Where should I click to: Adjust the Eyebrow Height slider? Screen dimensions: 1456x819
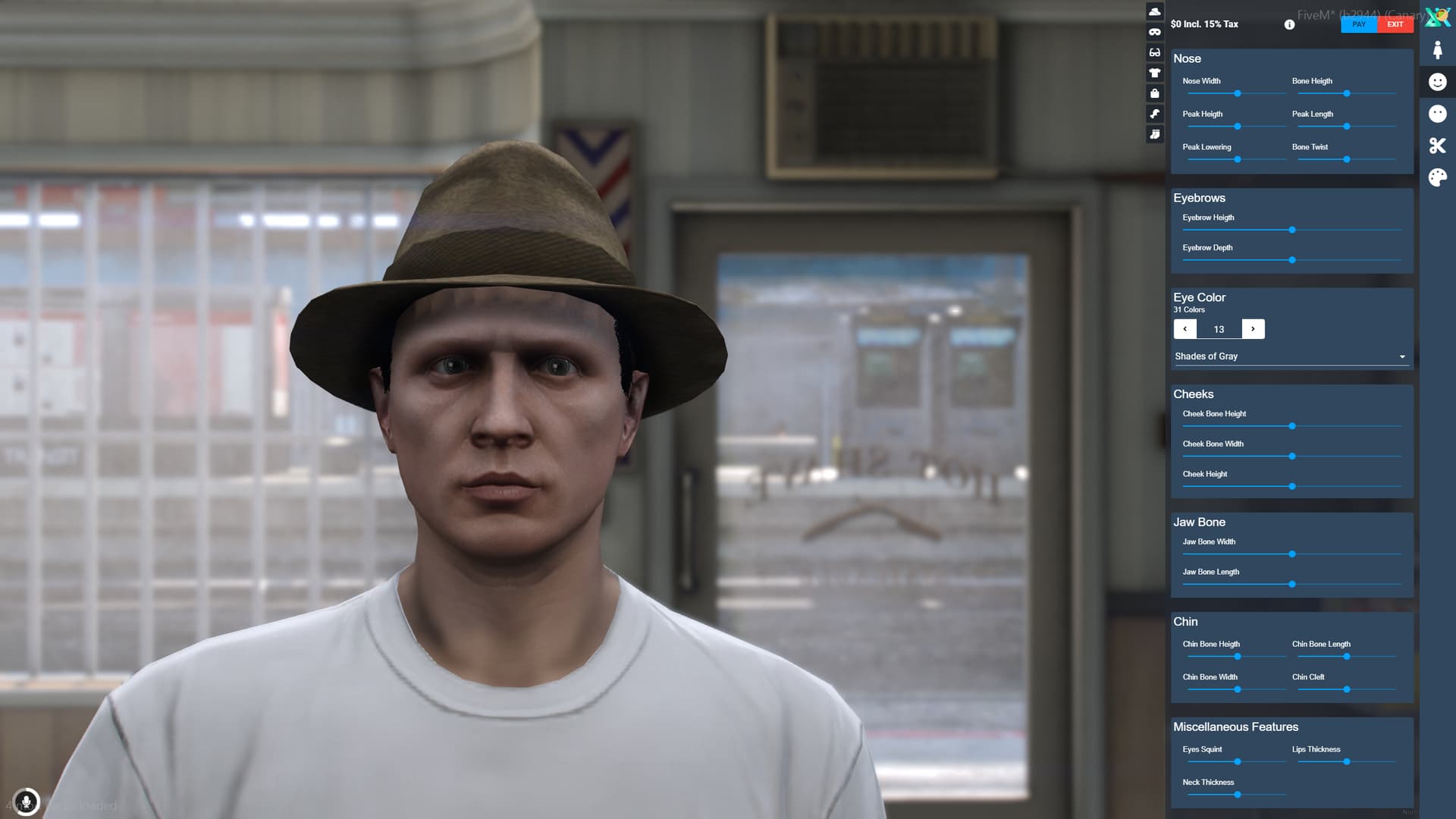tap(1291, 230)
